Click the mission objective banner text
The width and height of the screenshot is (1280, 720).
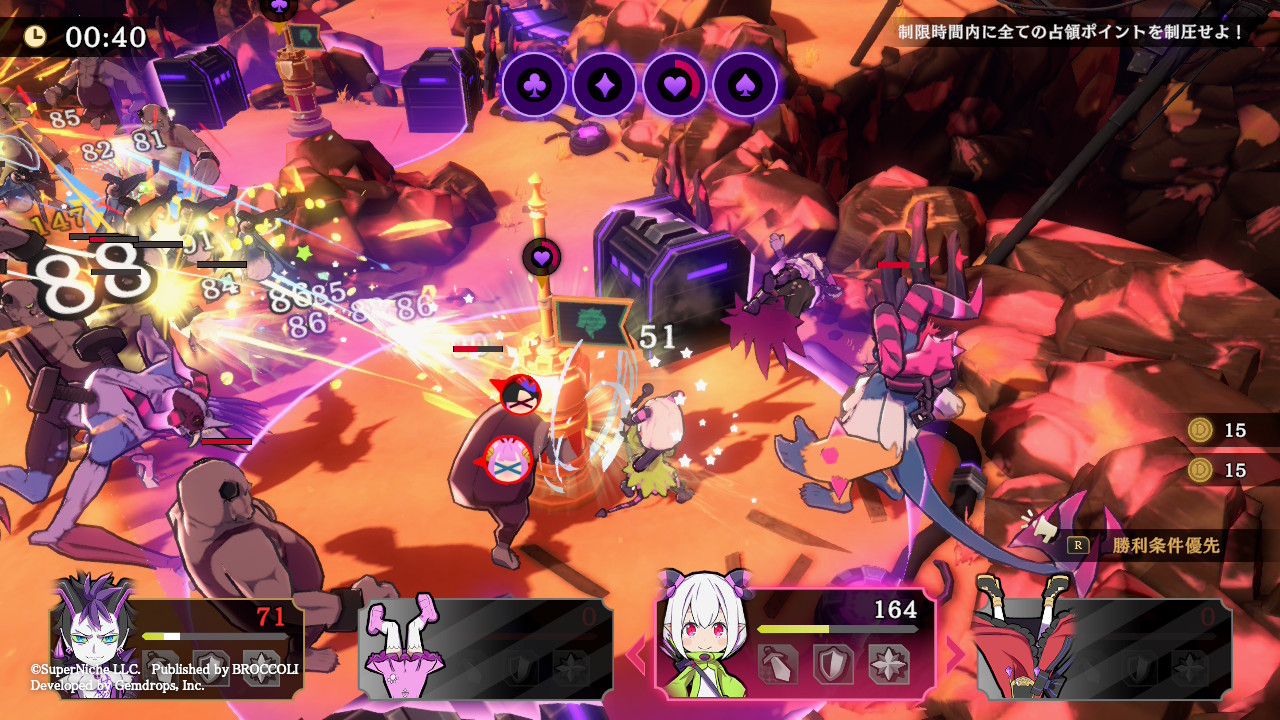1071,32
